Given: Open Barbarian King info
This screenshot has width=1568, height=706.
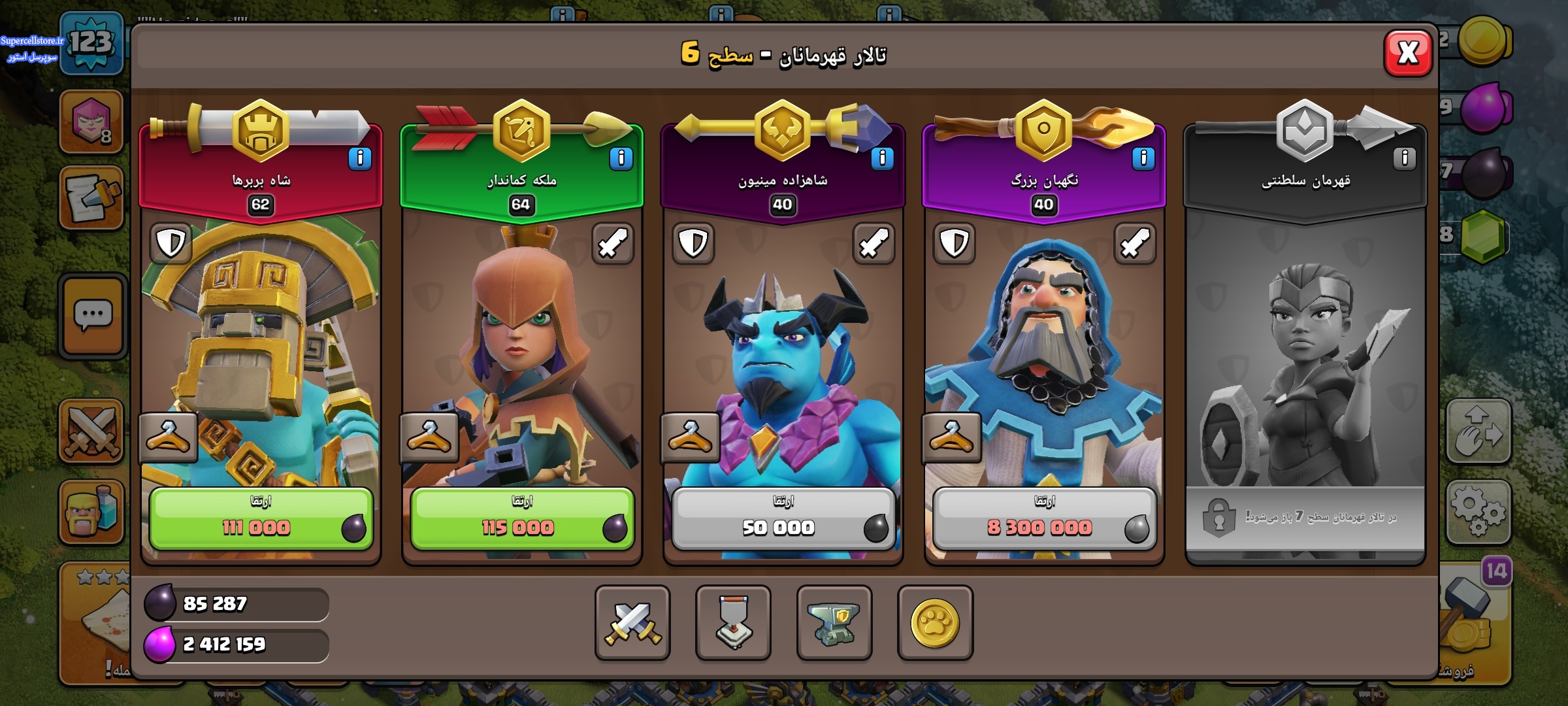Looking at the screenshot, I should tap(359, 158).
